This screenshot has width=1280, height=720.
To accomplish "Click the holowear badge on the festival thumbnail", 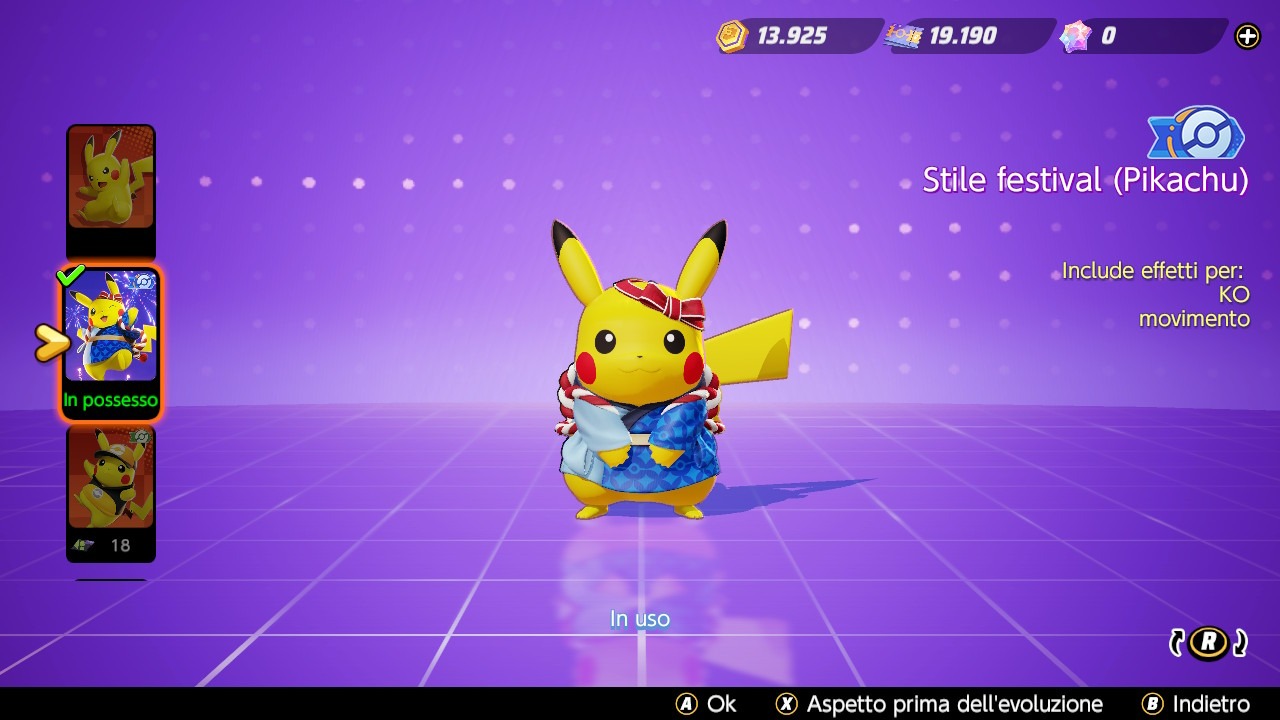I will point(142,281).
